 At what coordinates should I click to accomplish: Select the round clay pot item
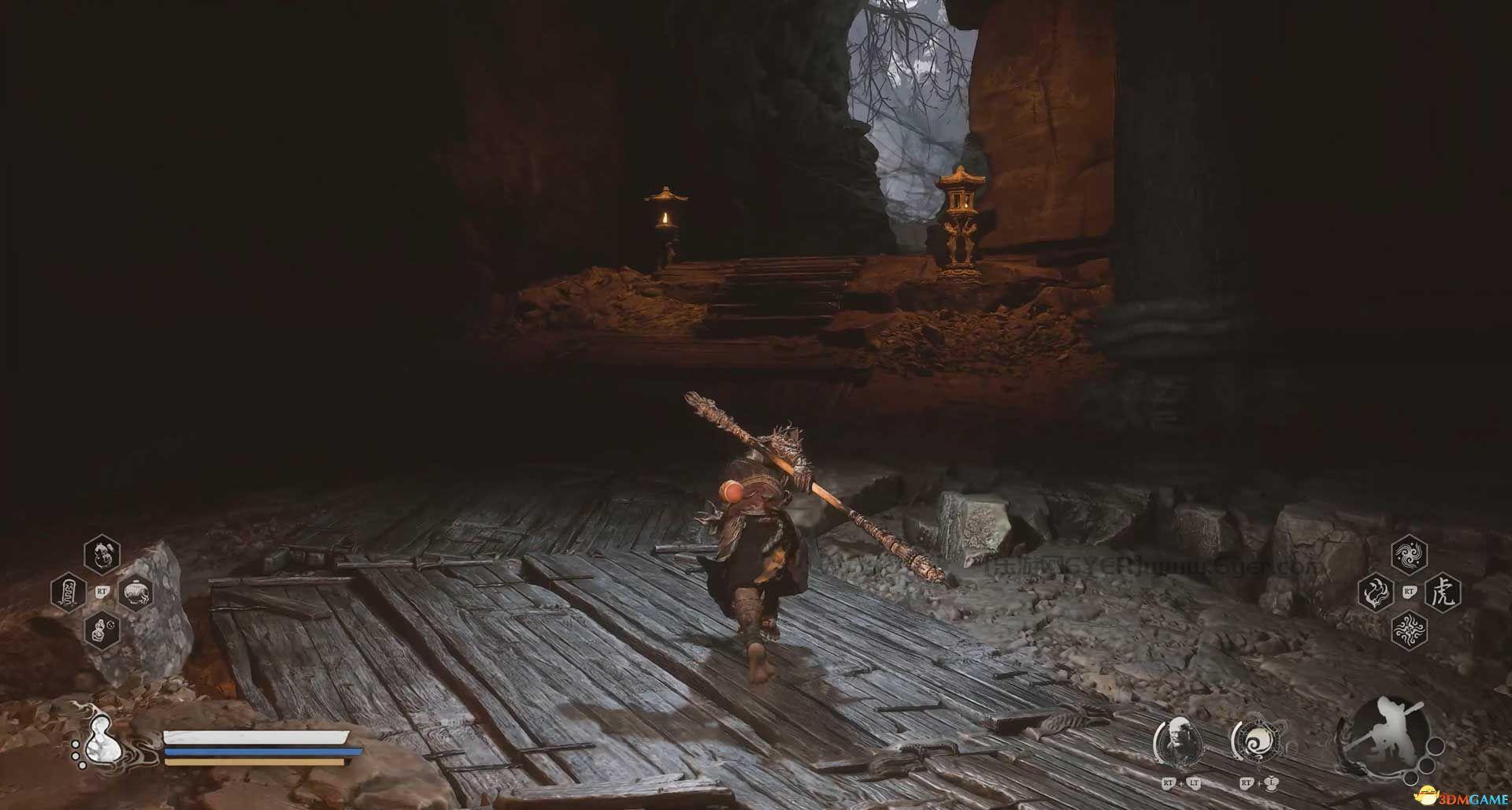pos(135,593)
